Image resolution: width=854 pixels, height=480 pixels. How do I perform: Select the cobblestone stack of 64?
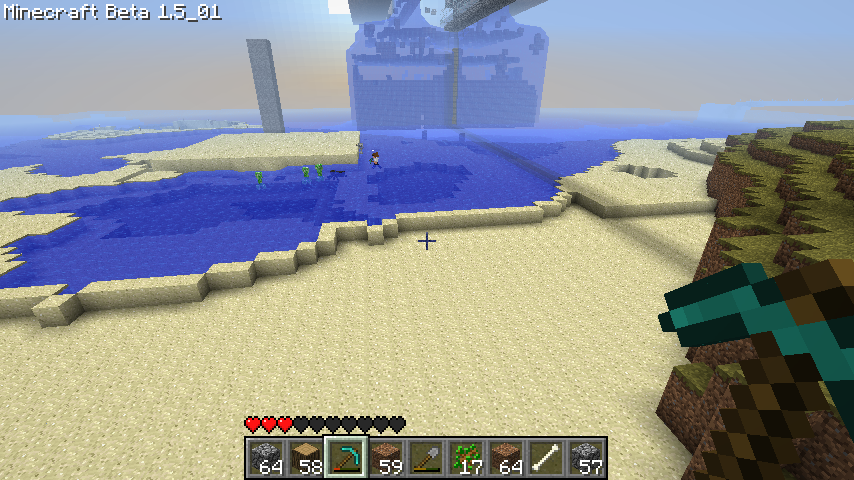pyautogui.click(x=266, y=458)
